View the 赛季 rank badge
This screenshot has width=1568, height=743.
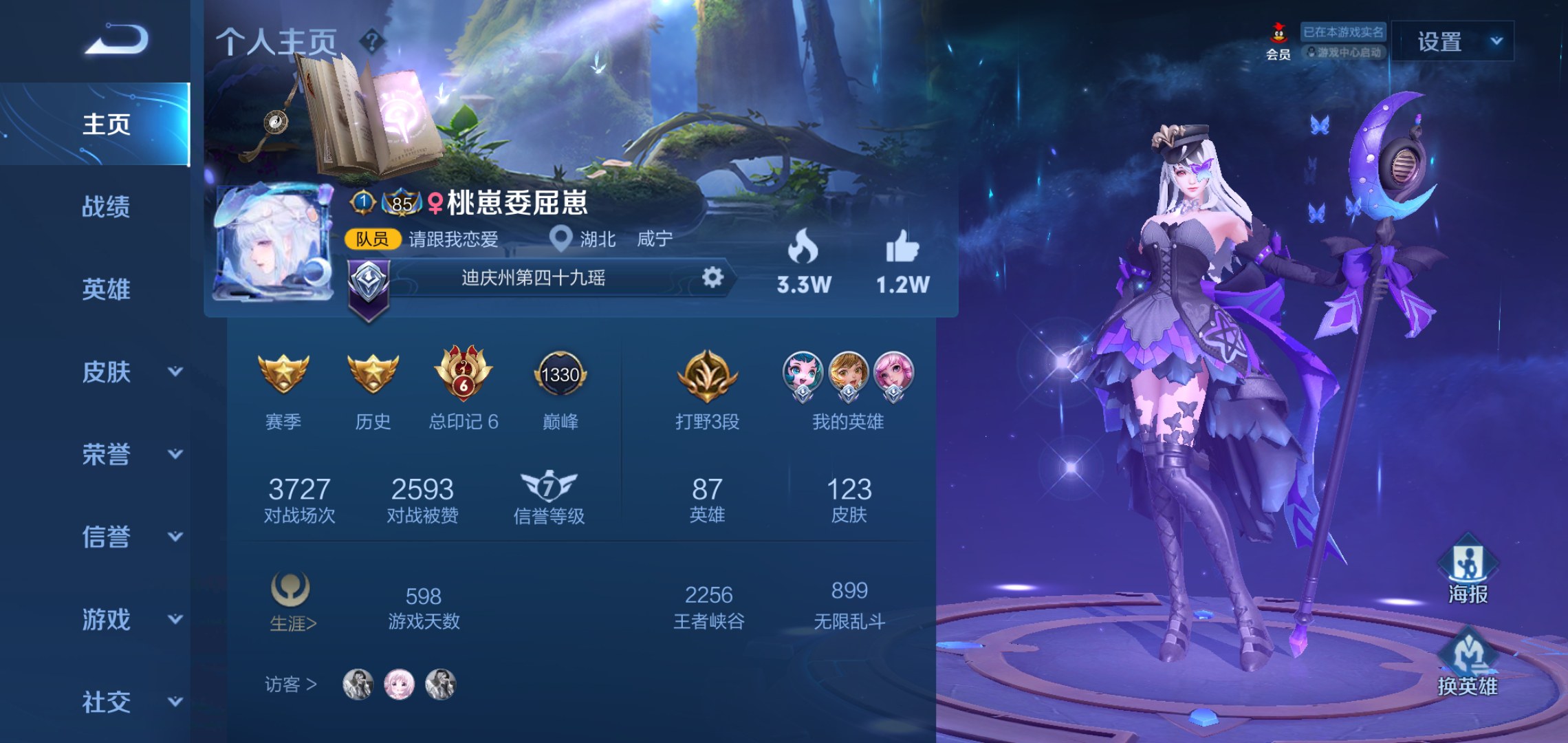283,375
